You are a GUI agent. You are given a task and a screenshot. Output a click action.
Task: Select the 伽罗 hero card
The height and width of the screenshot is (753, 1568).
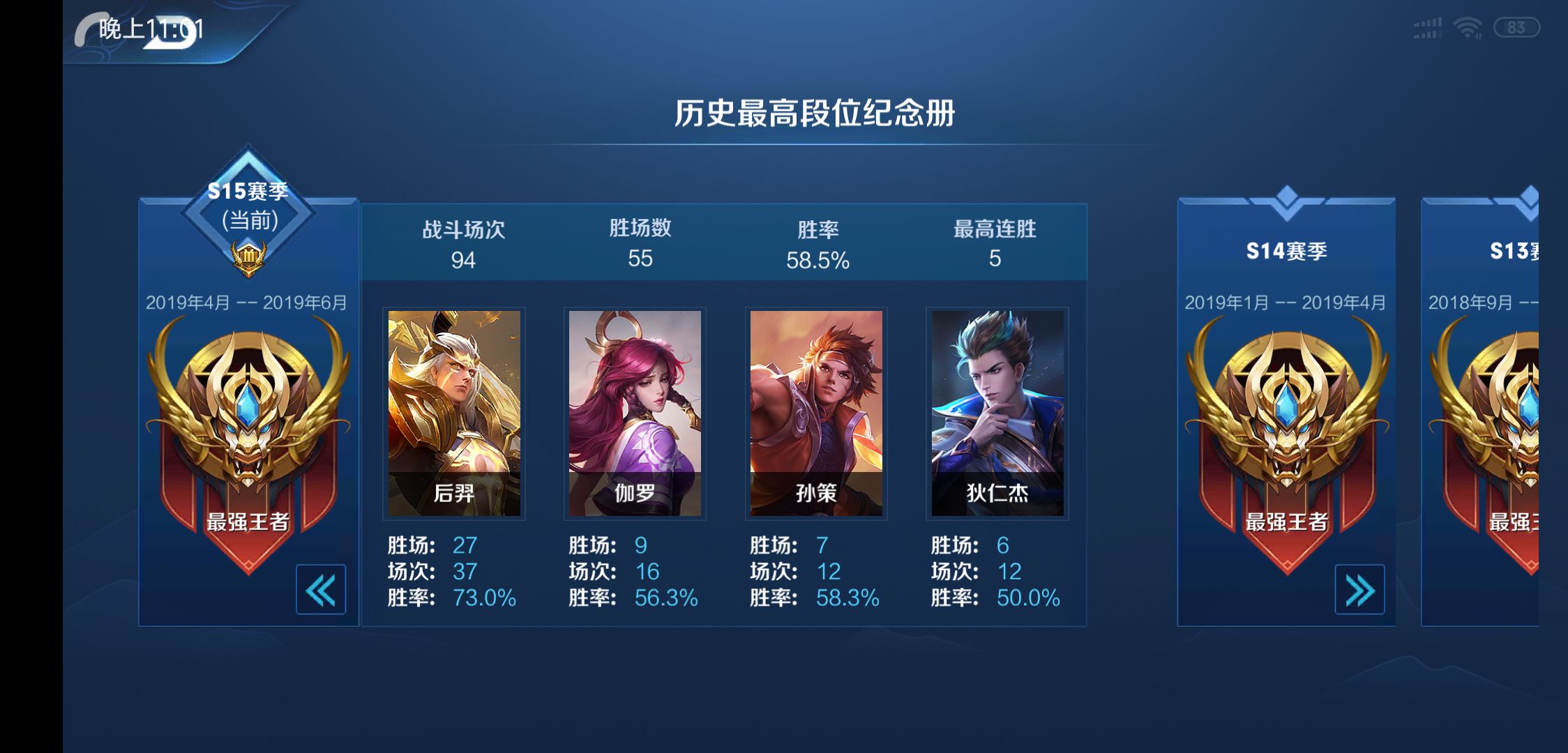[x=635, y=413]
